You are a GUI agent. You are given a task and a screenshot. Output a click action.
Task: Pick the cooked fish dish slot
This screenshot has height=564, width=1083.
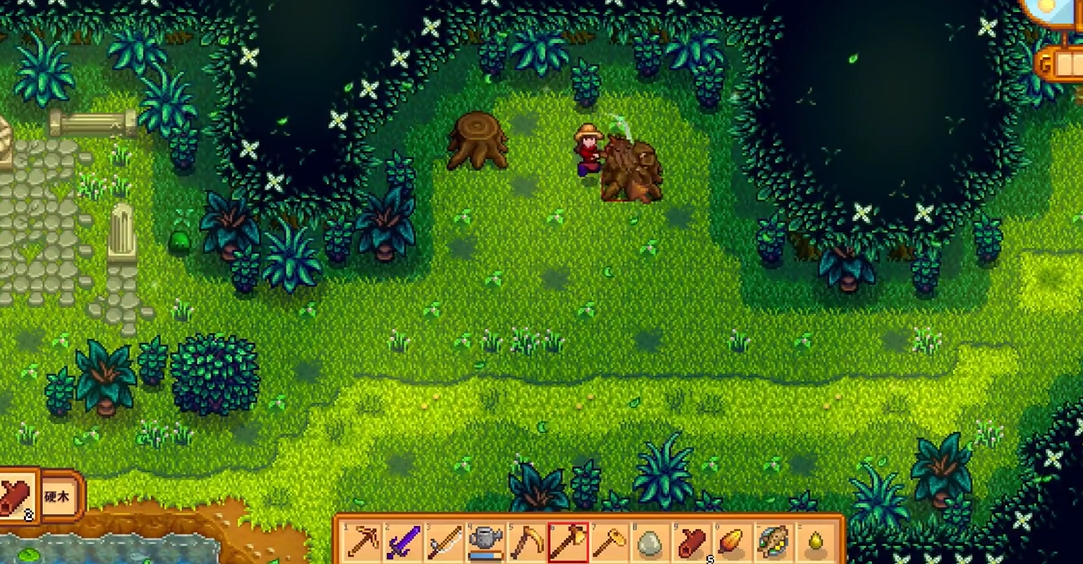point(773,543)
